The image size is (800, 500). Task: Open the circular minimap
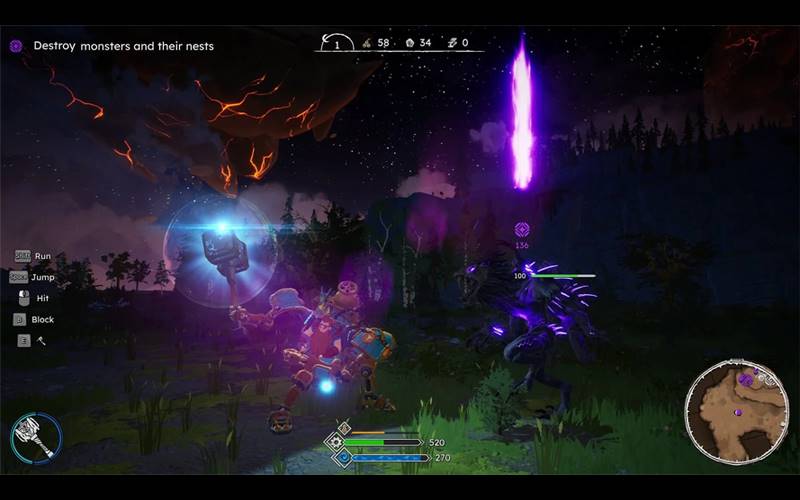tap(736, 411)
